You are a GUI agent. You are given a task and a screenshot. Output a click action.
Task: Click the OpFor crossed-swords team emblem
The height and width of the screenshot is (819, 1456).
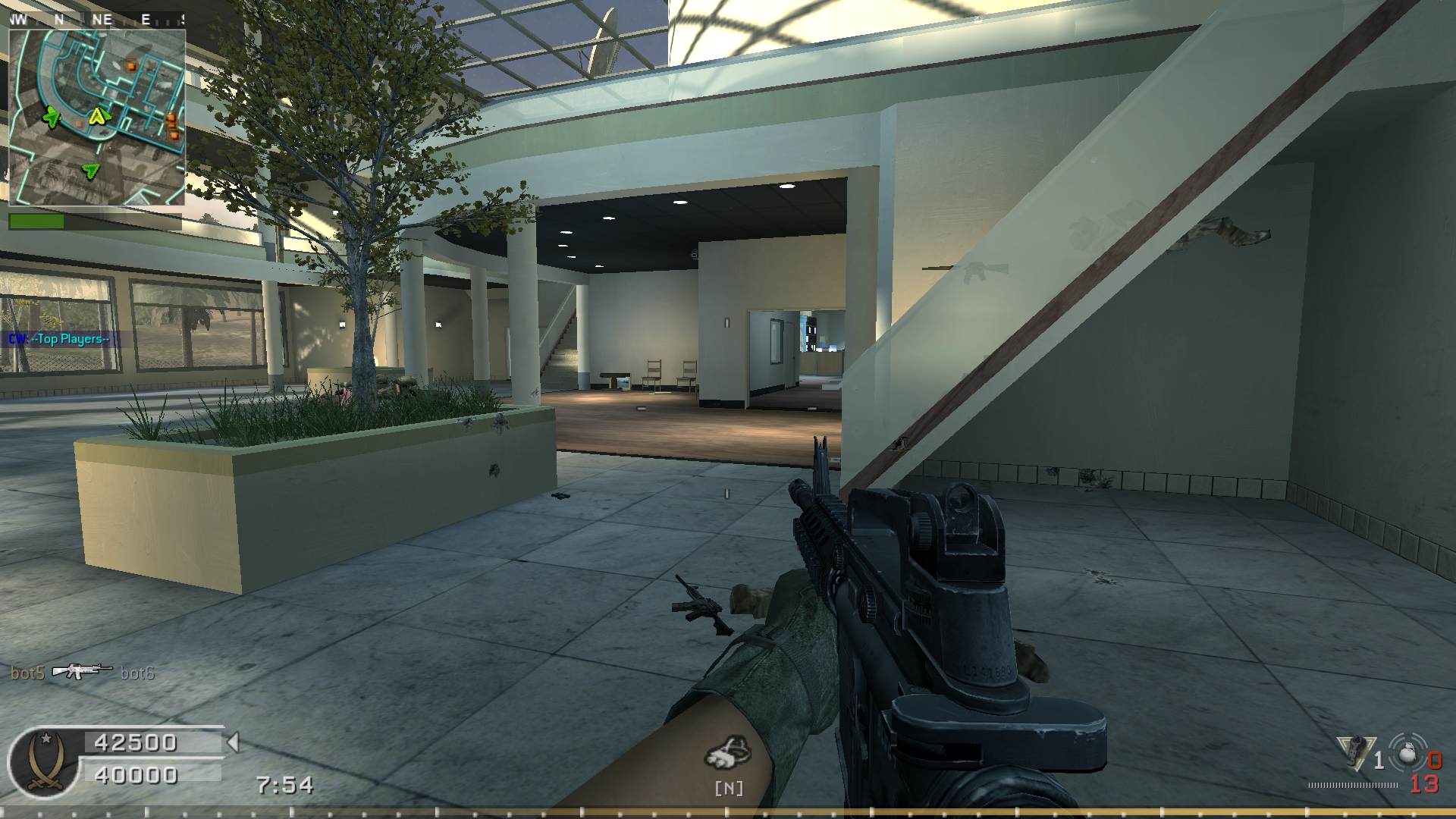pyautogui.click(x=45, y=762)
